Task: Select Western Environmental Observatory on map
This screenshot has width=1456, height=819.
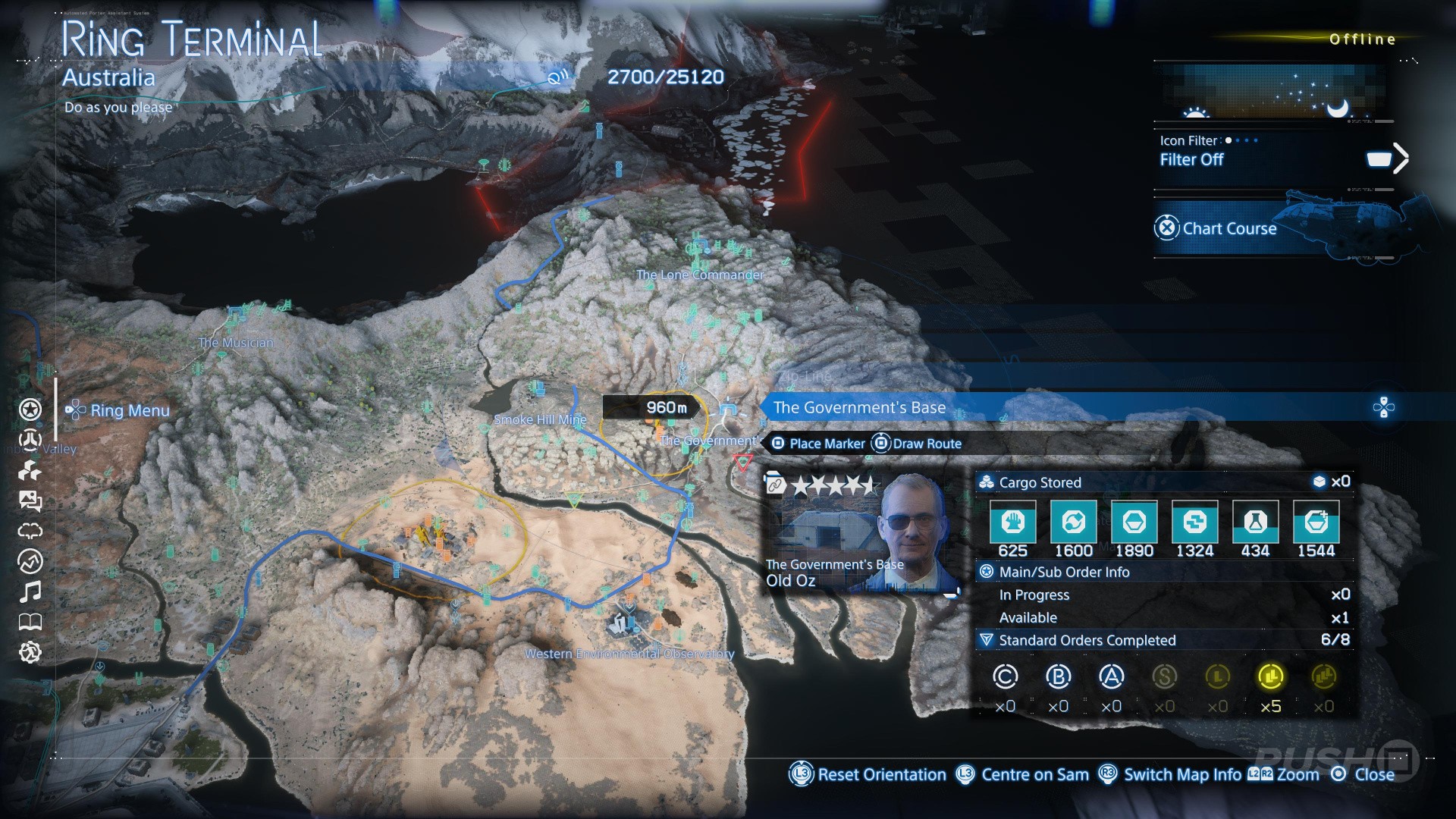Action: 629,653
